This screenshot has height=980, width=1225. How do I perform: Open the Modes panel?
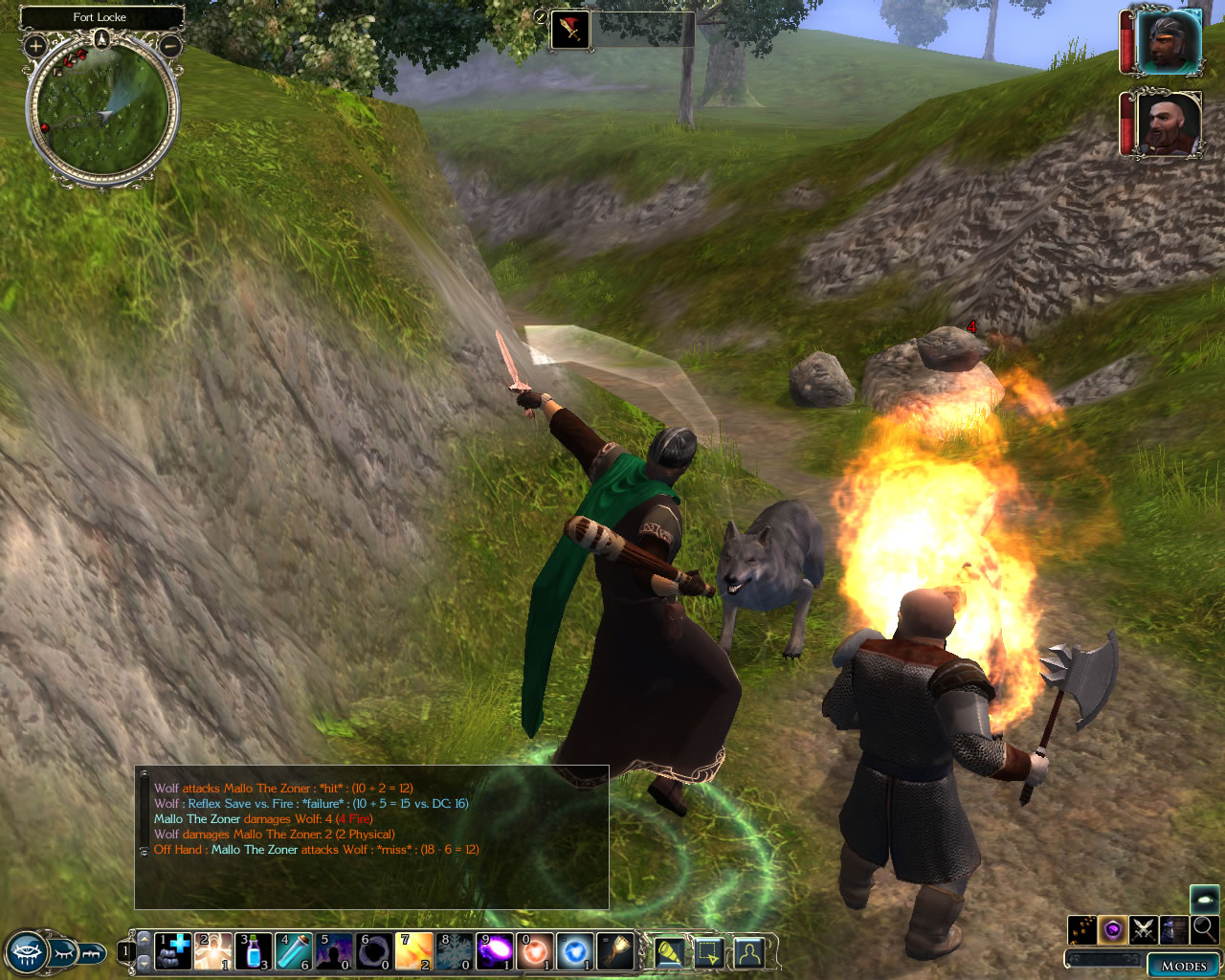[1183, 965]
